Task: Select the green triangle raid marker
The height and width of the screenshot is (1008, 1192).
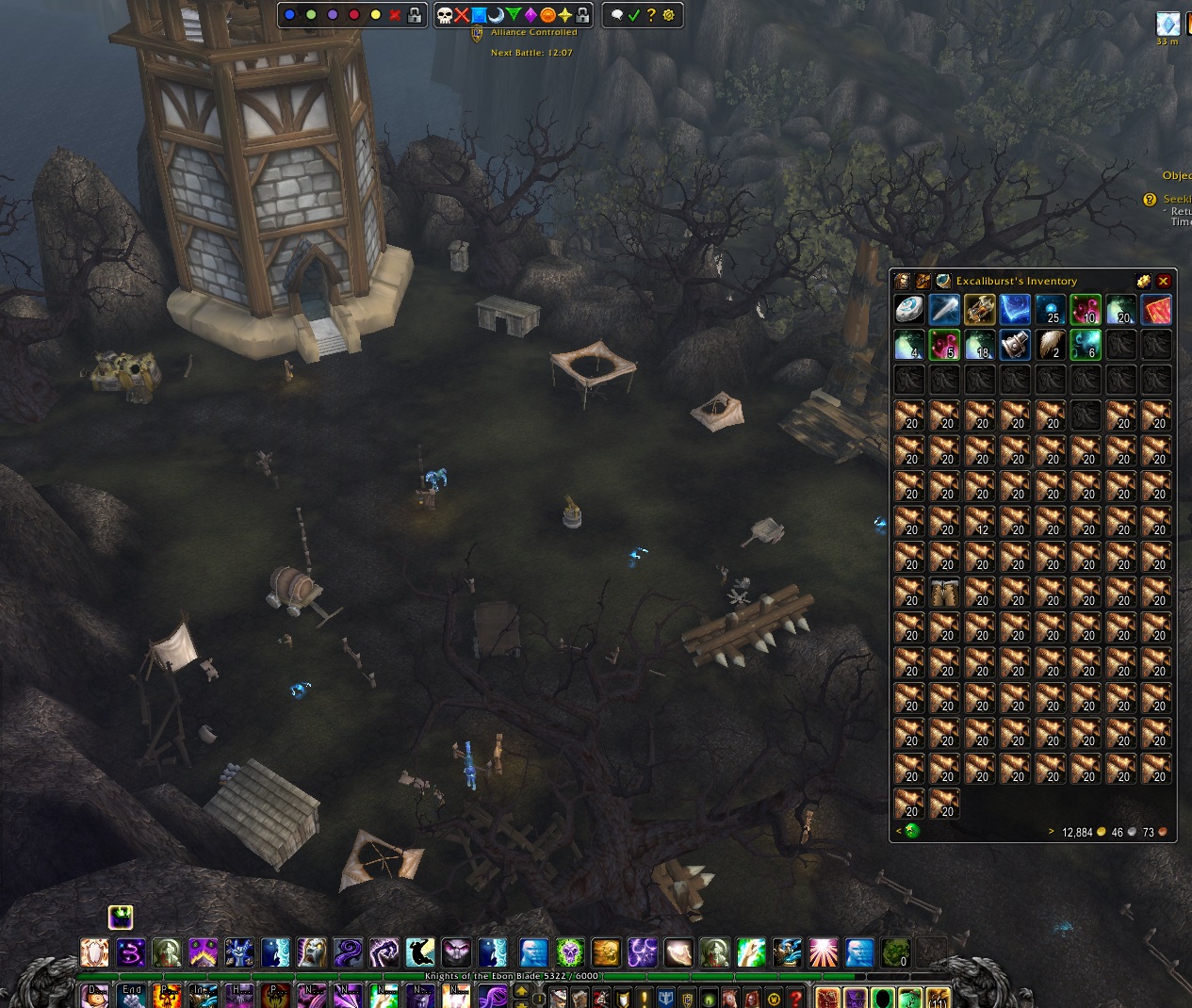Action: point(514,15)
